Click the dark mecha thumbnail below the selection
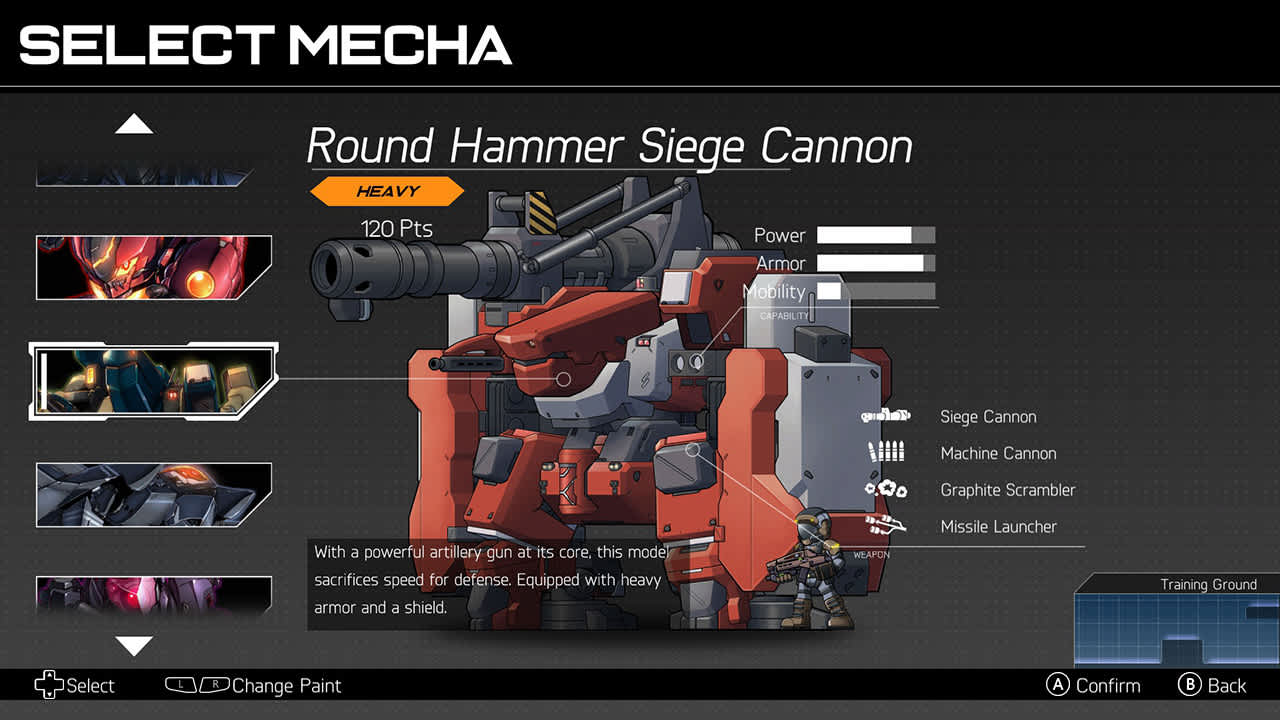 click(x=153, y=494)
